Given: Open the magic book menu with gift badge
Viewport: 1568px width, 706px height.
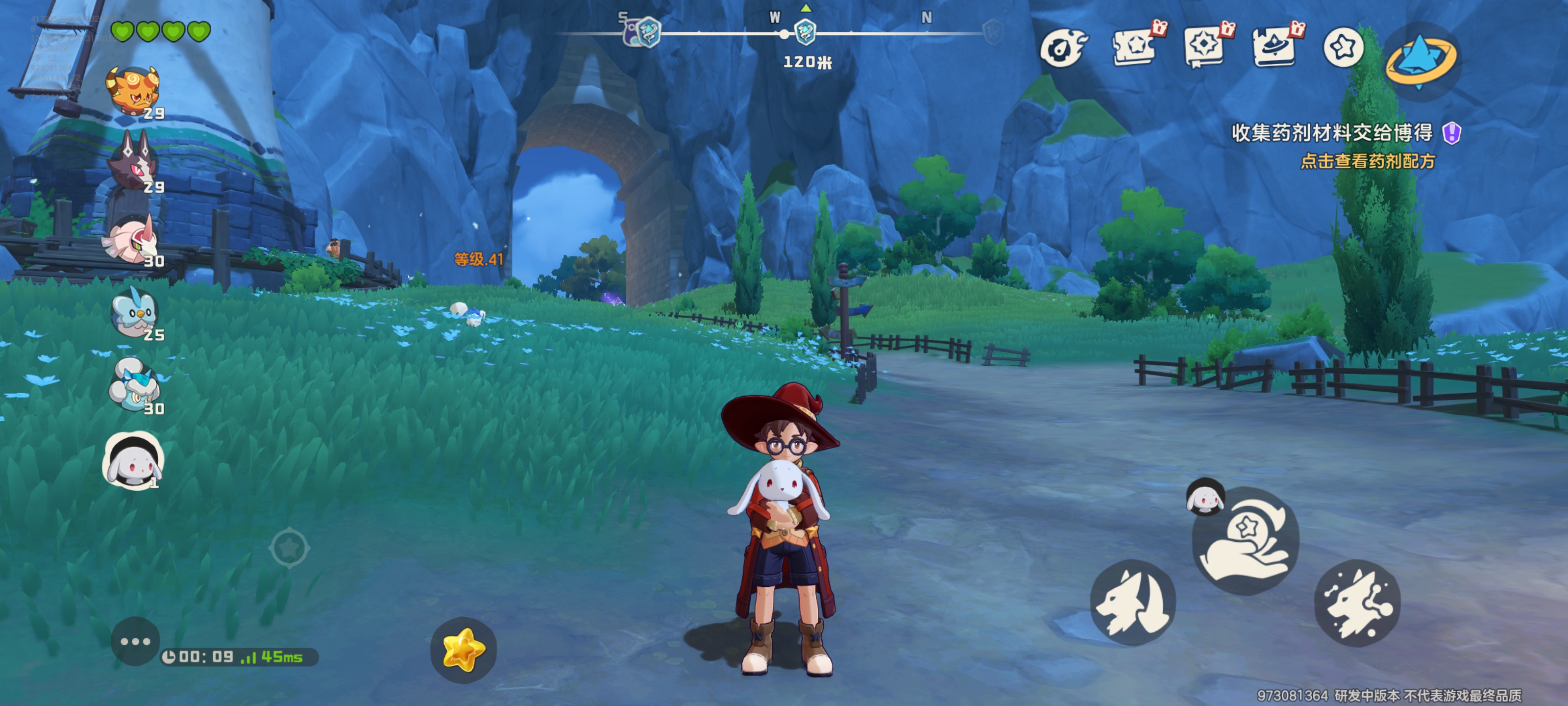Looking at the screenshot, I should [x=1274, y=46].
